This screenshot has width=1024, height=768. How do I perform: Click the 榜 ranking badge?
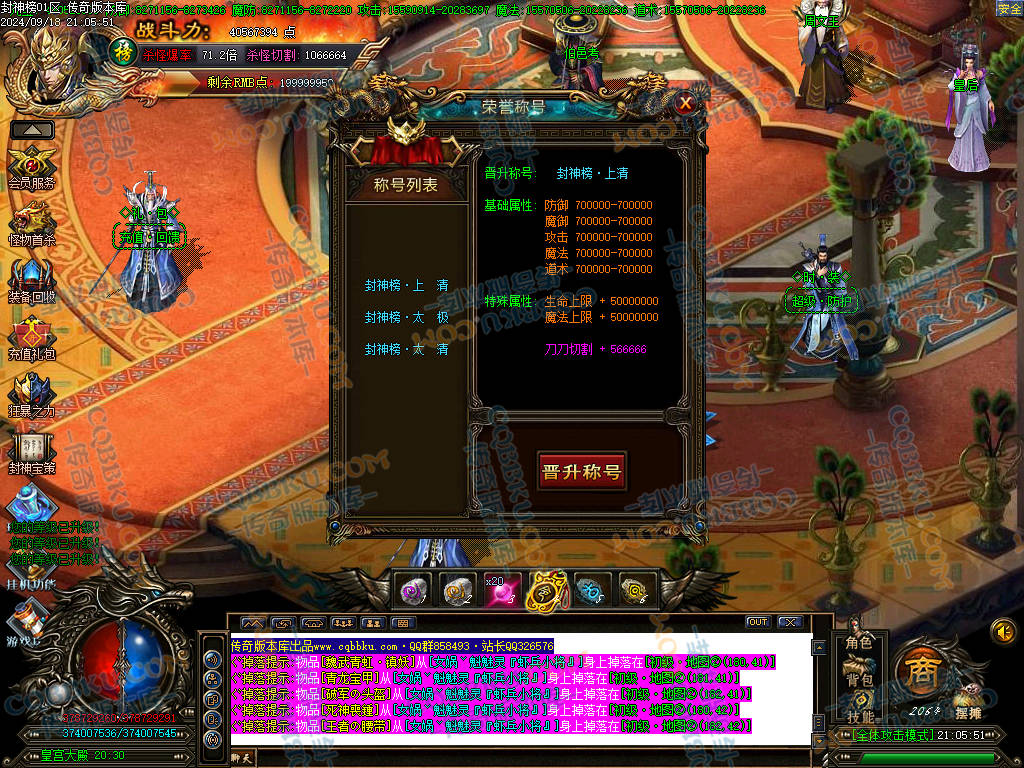pos(121,50)
